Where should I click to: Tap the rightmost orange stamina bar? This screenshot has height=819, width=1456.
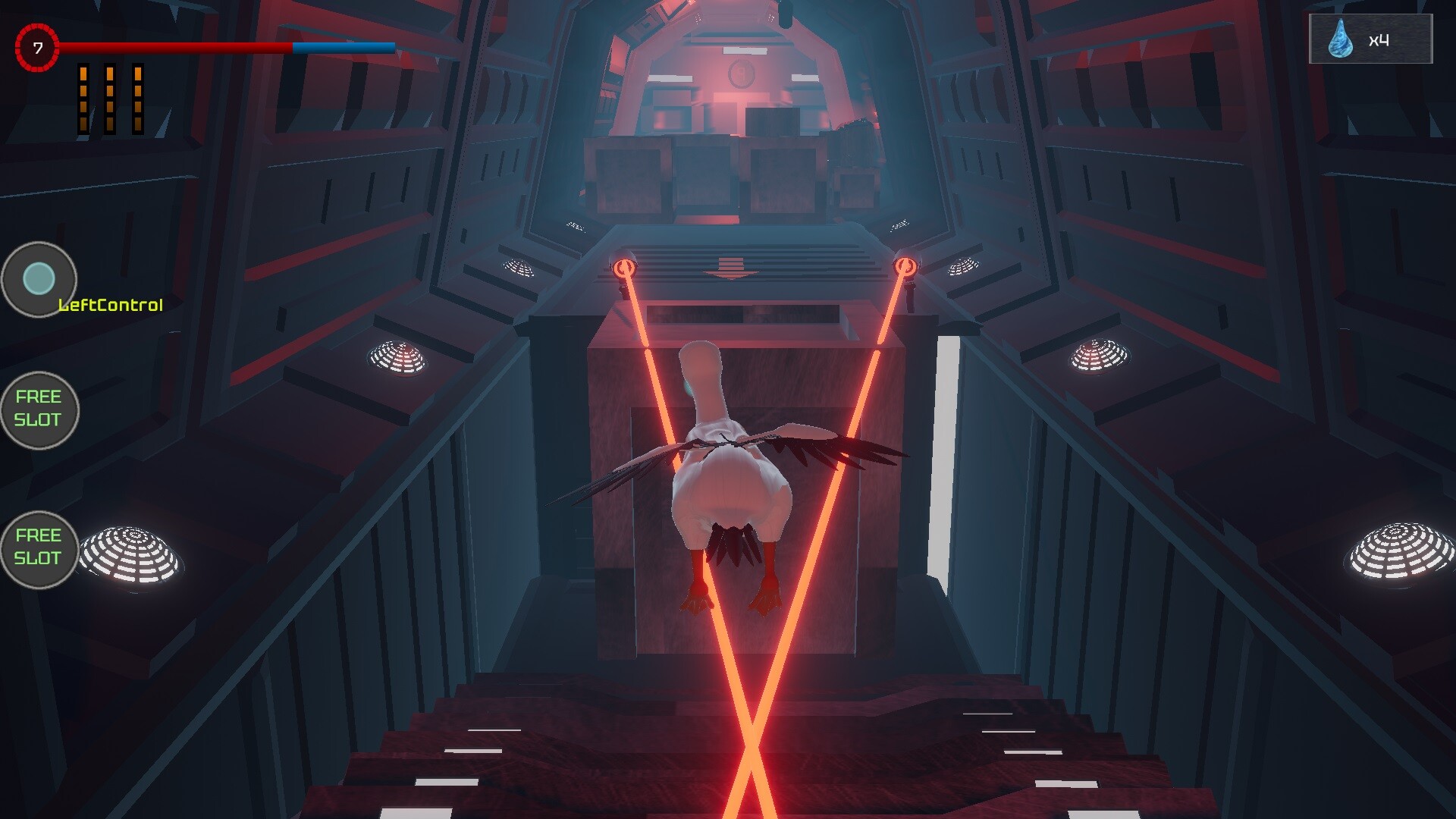138,99
